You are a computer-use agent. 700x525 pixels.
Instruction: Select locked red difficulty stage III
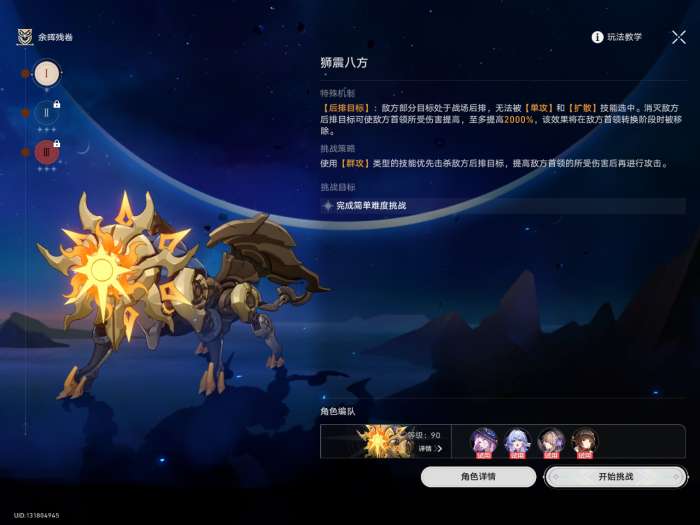point(46,152)
